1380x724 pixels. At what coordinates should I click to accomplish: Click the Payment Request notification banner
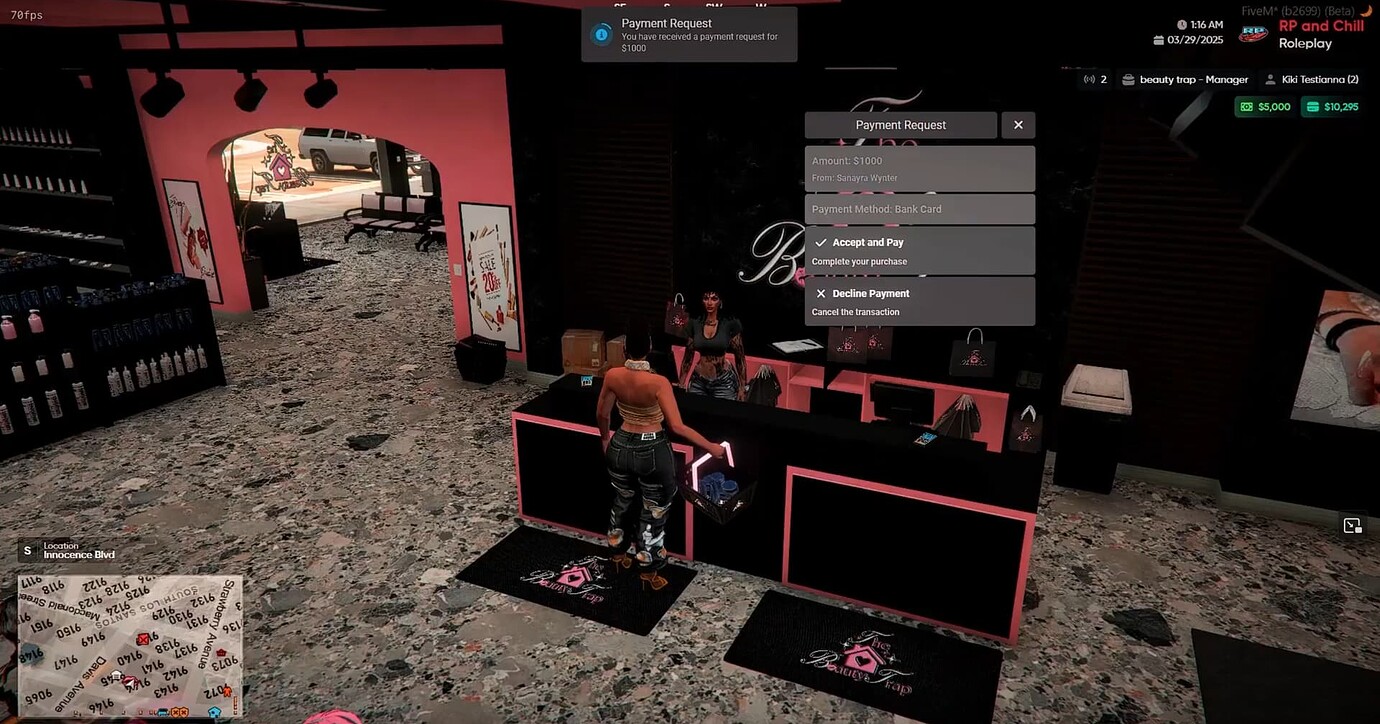689,33
